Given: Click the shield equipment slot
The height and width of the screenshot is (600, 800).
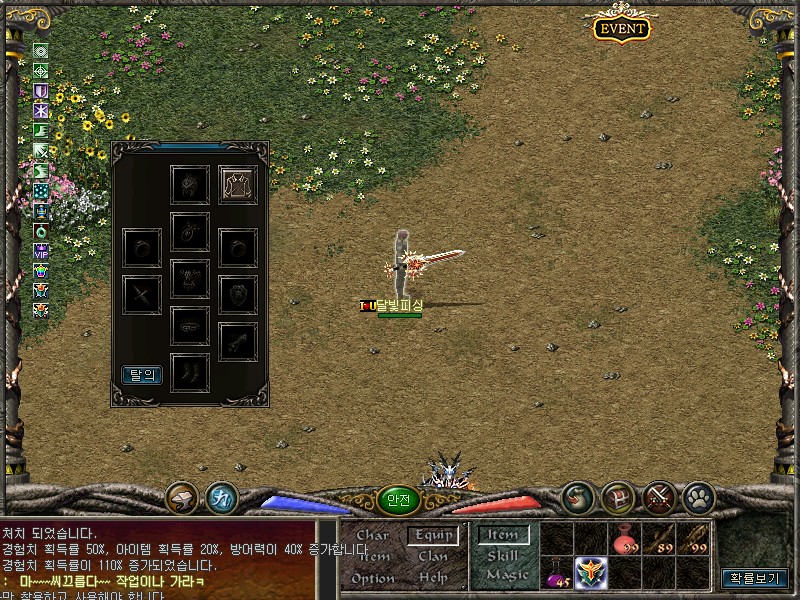Looking at the screenshot, I should pos(239,294).
